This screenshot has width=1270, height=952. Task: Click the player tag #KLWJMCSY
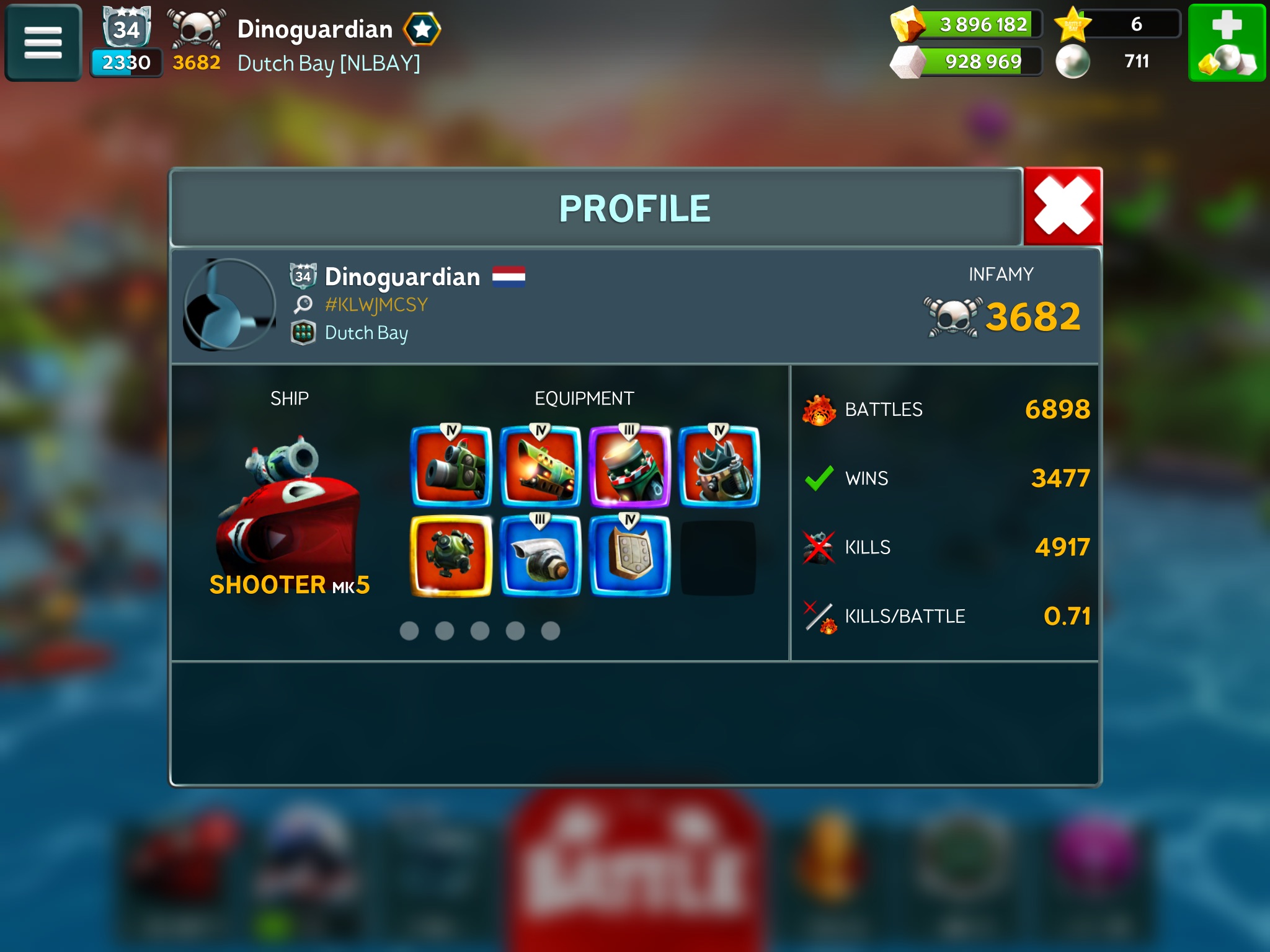(x=376, y=305)
